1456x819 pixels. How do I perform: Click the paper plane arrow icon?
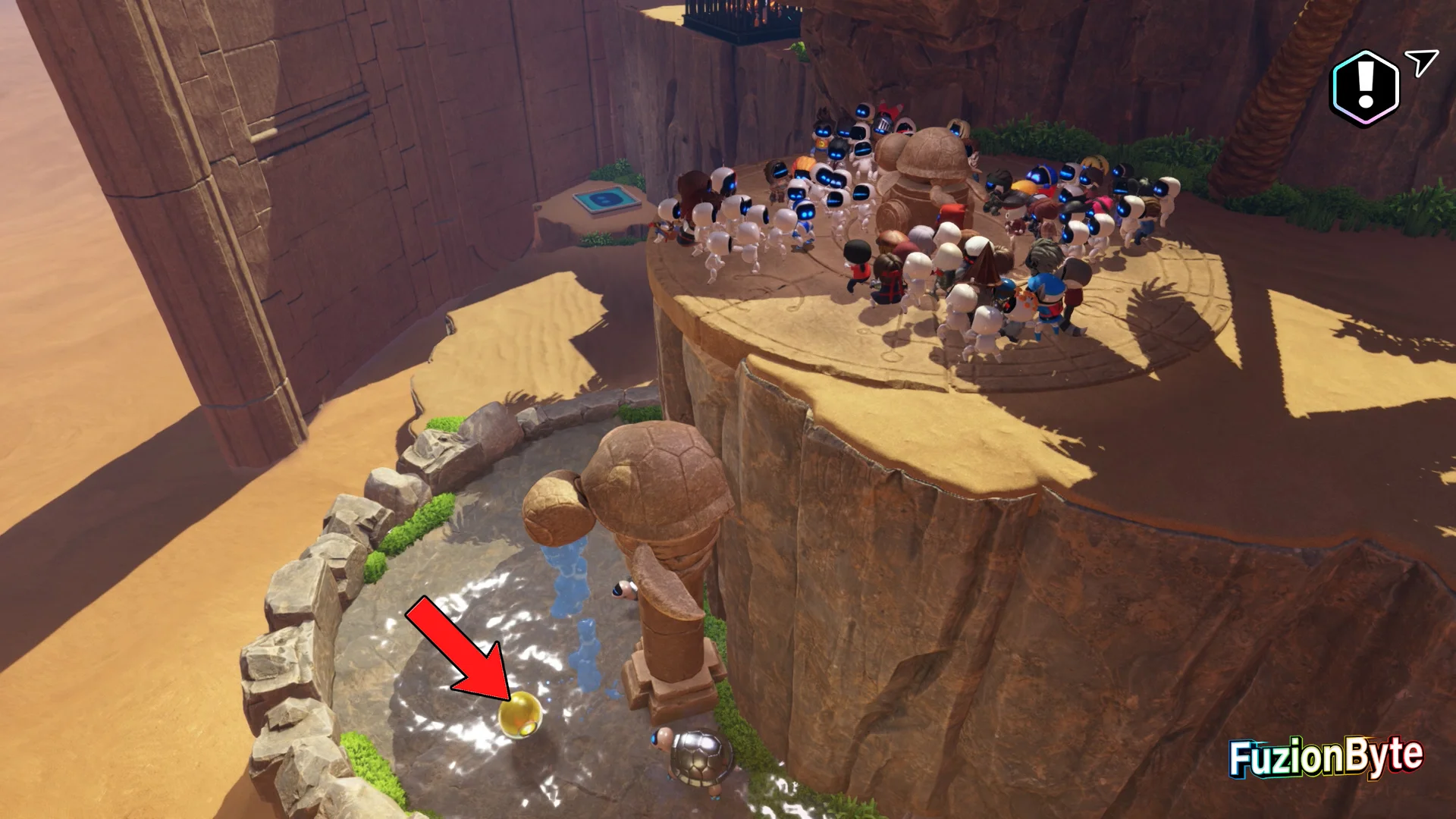(x=1420, y=63)
